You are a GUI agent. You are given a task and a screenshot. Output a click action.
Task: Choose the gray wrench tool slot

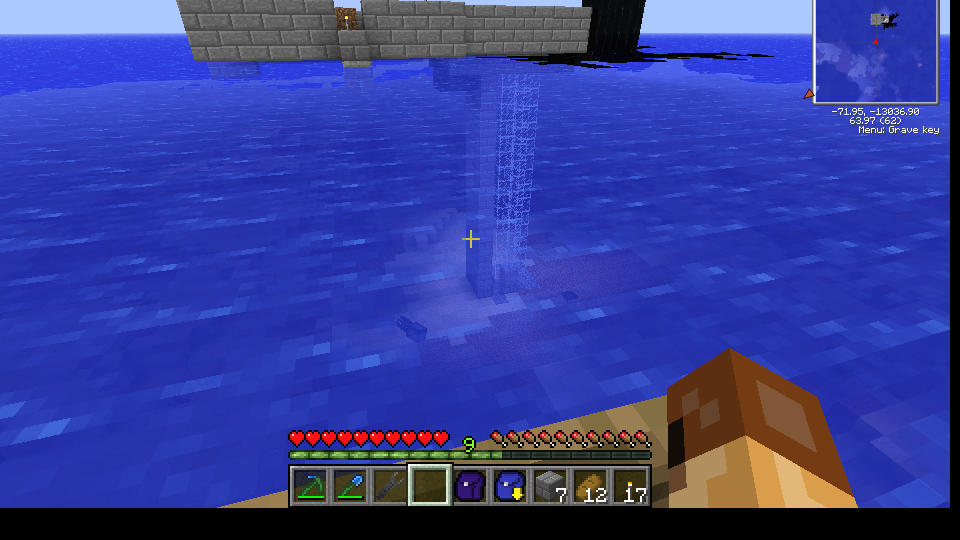click(390, 486)
